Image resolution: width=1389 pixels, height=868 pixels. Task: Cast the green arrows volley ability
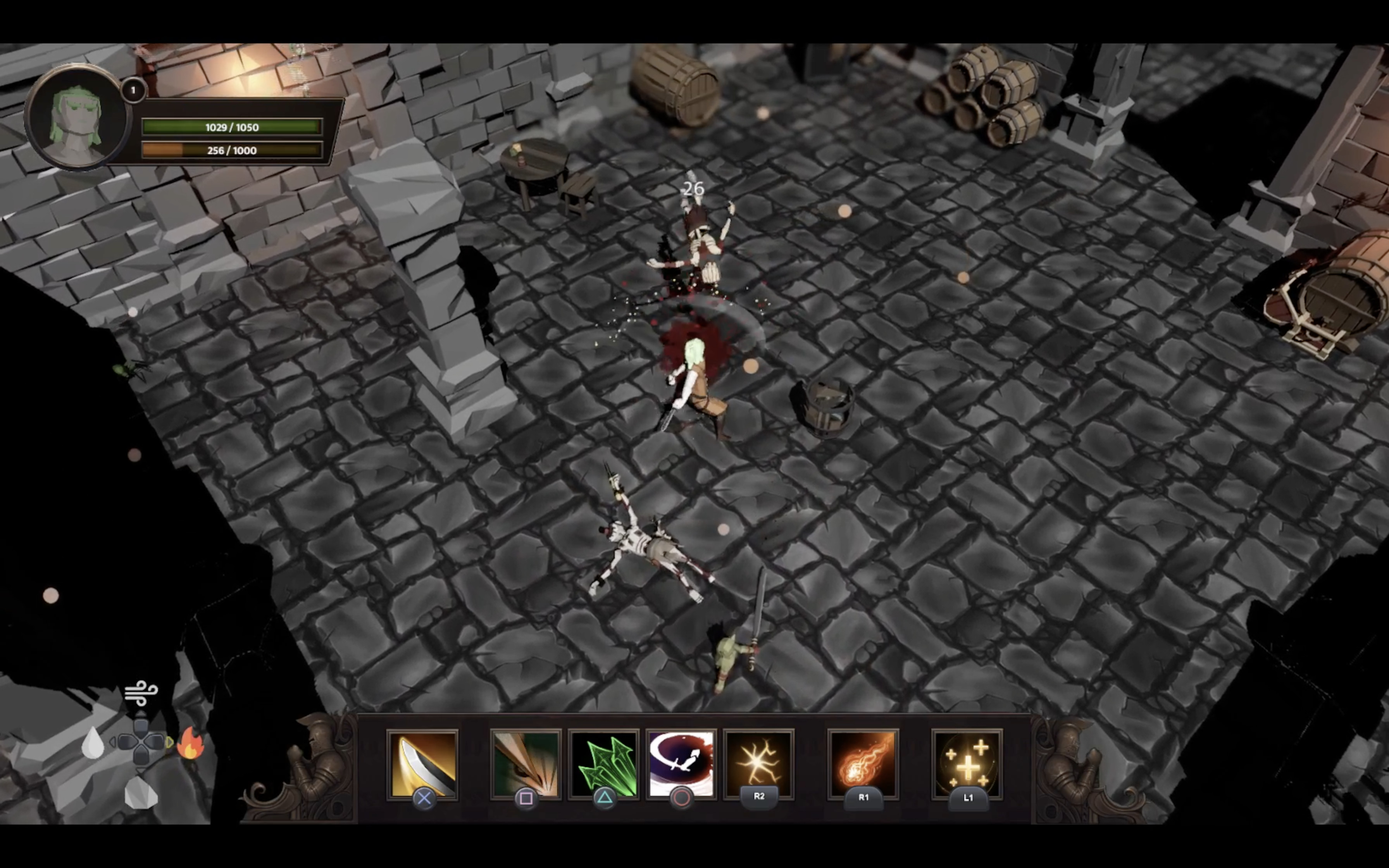(x=603, y=764)
